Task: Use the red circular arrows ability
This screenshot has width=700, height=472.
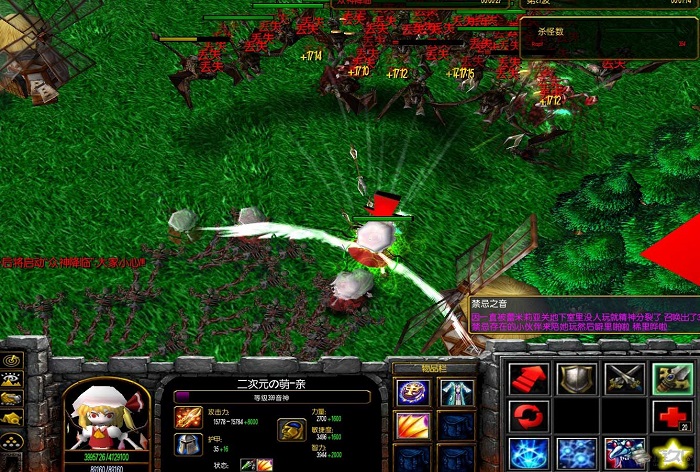Action: click(525, 415)
